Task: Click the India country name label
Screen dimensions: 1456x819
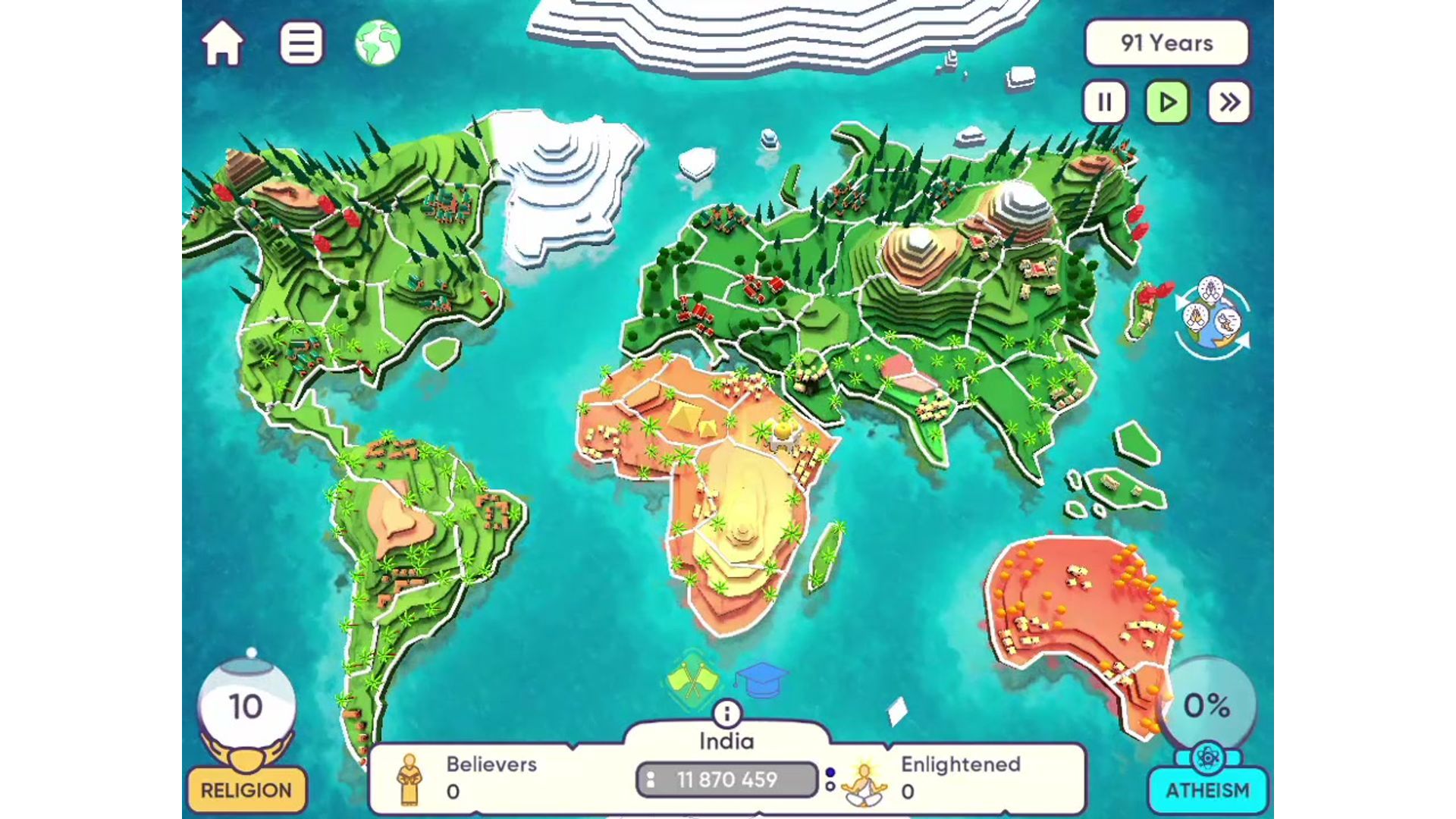Action: (x=727, y=740)
